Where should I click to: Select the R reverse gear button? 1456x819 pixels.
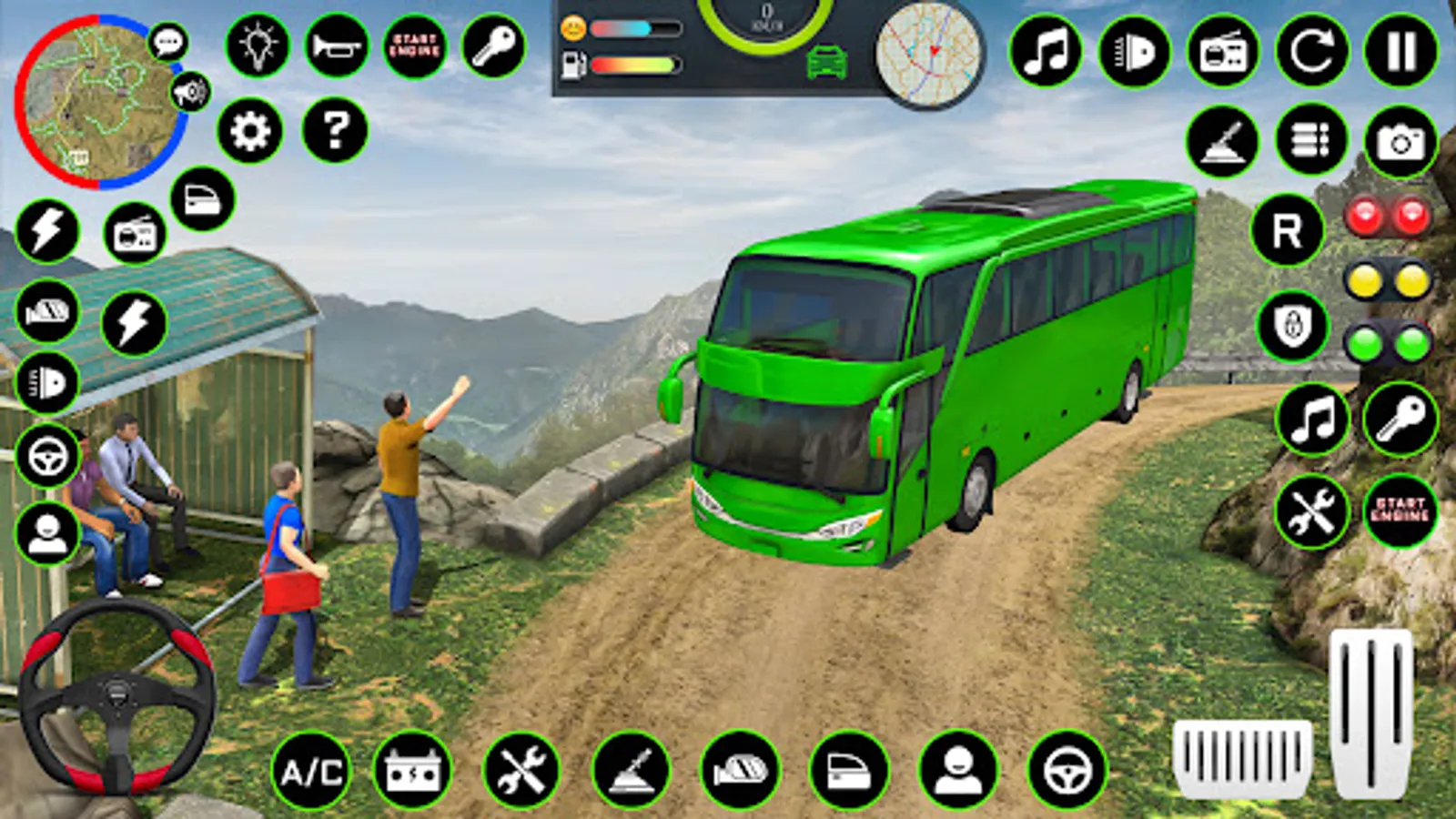(x=1287, y=231)
